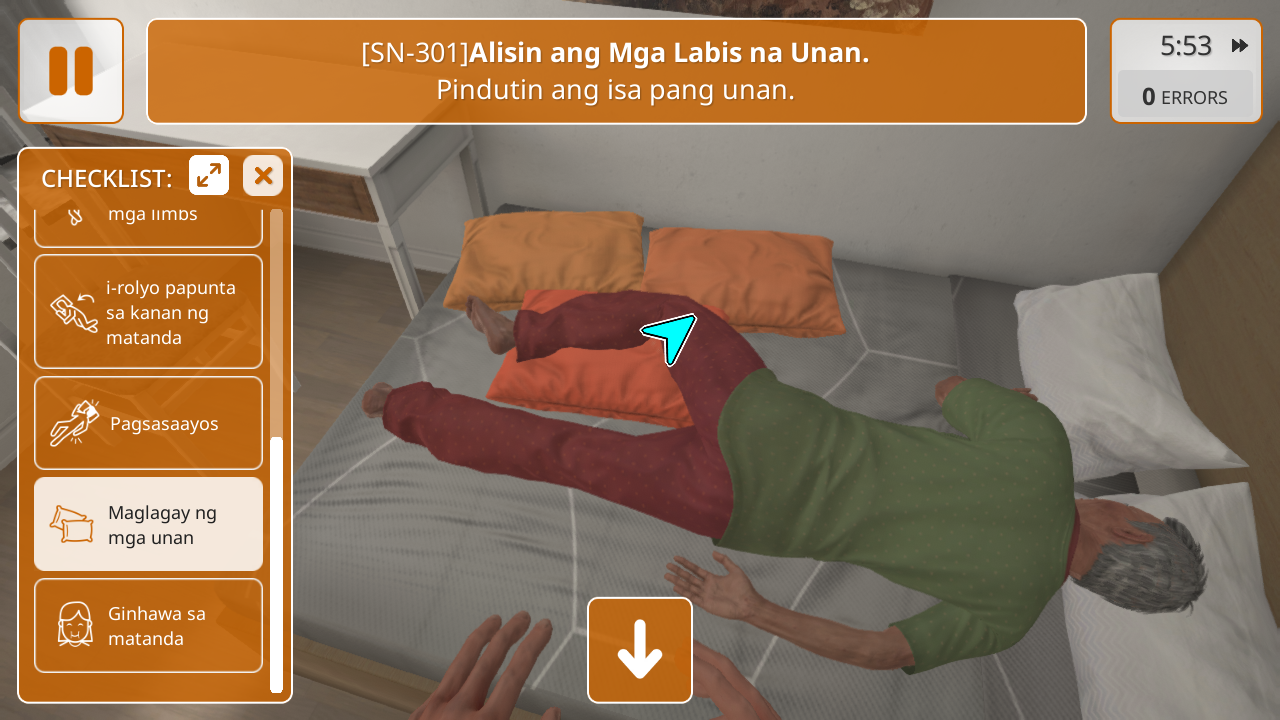Pause the simulation

pyautogui.click(x=71, y=71)
